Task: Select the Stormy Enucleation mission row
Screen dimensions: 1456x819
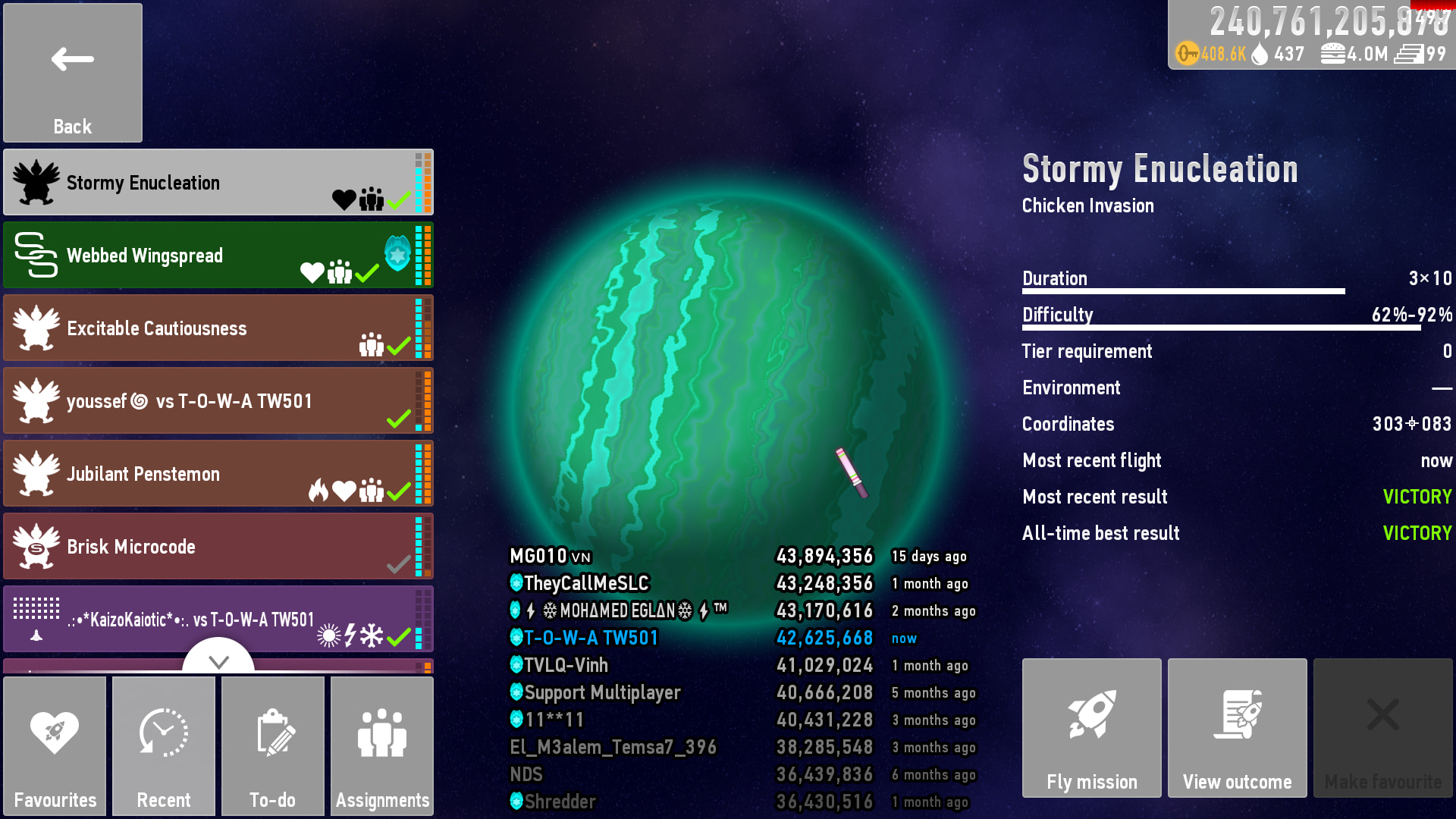Action: pos(218,183)
